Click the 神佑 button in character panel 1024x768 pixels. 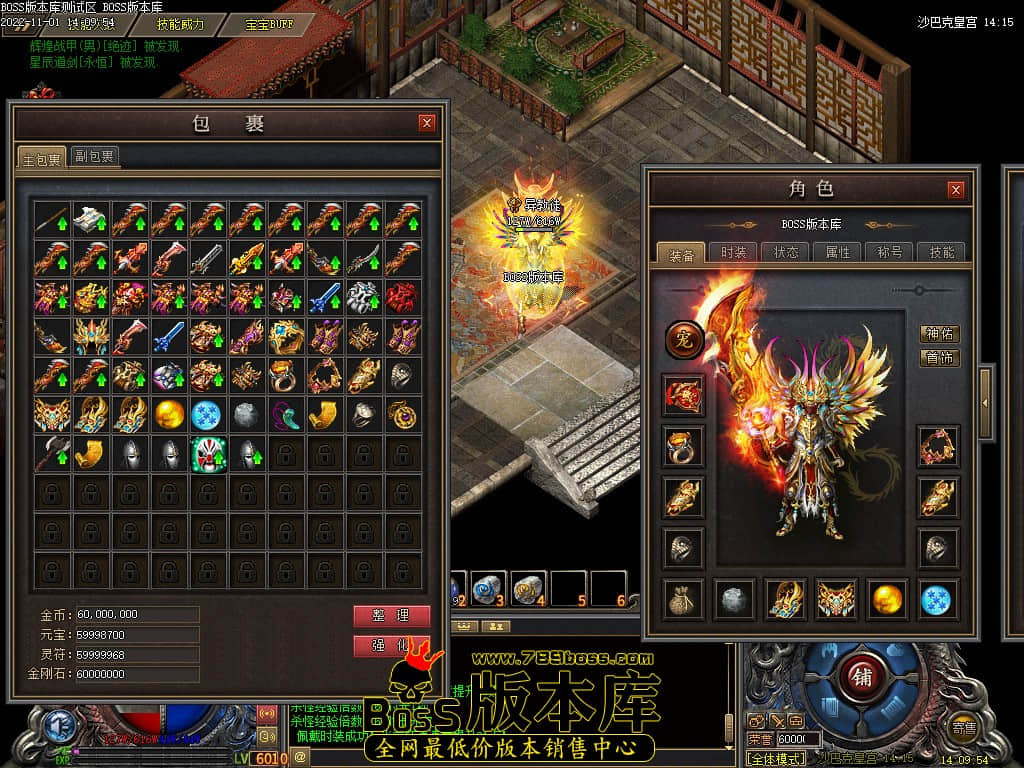pyautogui.click(x=939, y=334)
